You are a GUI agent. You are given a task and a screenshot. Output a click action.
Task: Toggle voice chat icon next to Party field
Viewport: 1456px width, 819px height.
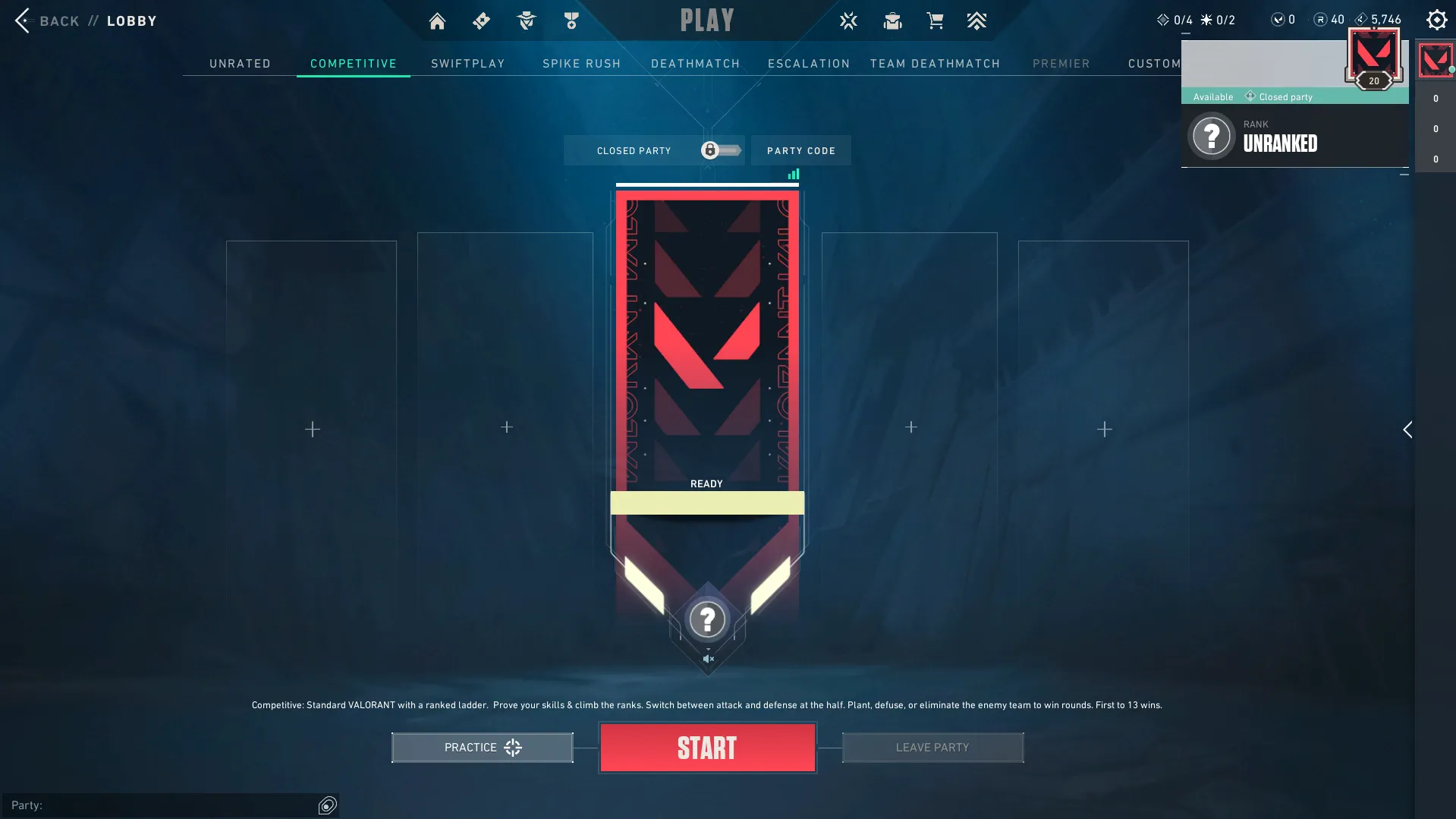click(327, 805)
